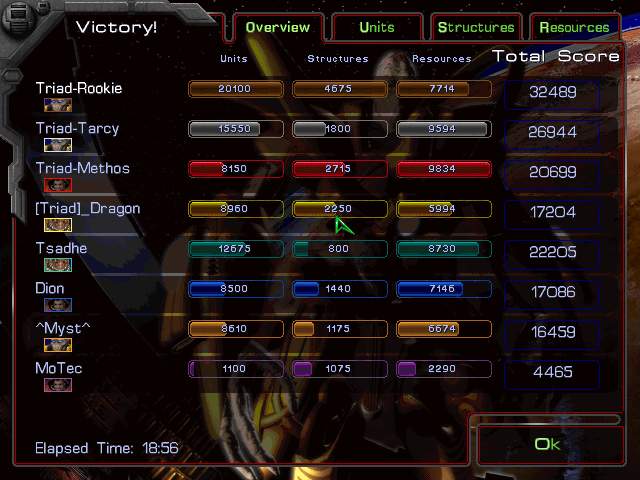Viewport: 640px width, 480px height.
Task: Select the Resources tab
Action: tap(574, 27)
